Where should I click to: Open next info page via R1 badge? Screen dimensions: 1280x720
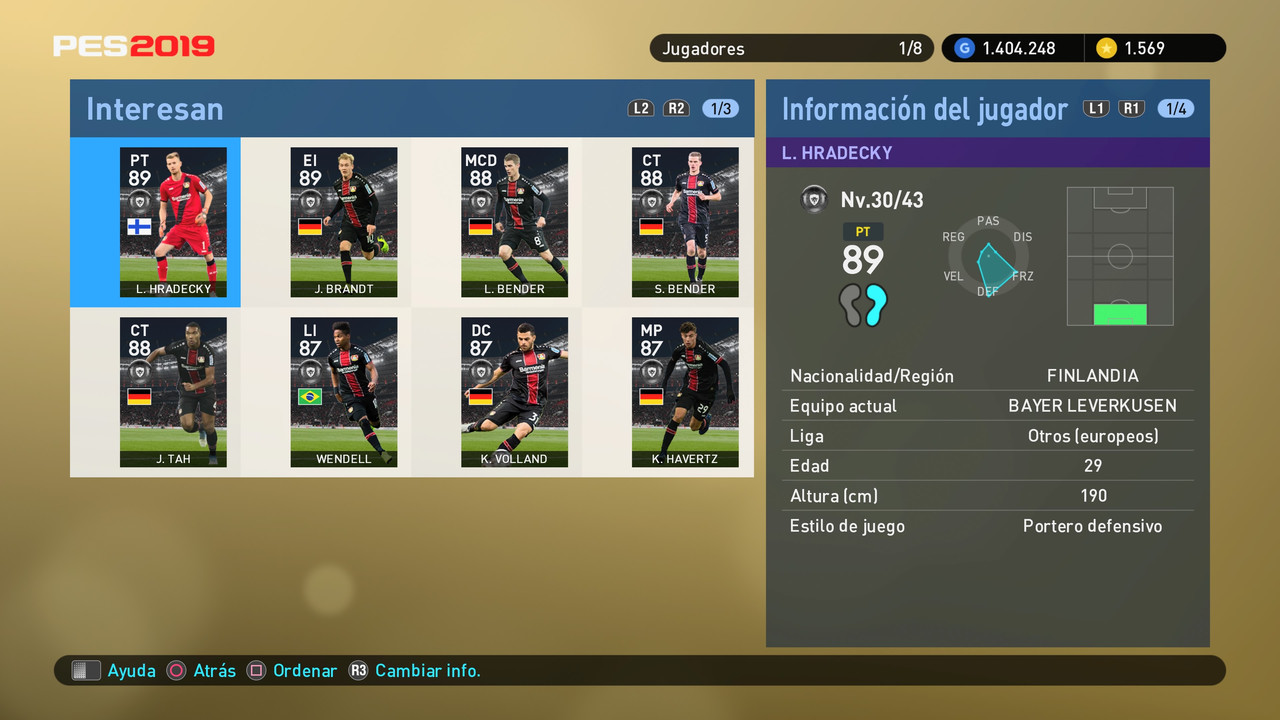click(1132, 108)
